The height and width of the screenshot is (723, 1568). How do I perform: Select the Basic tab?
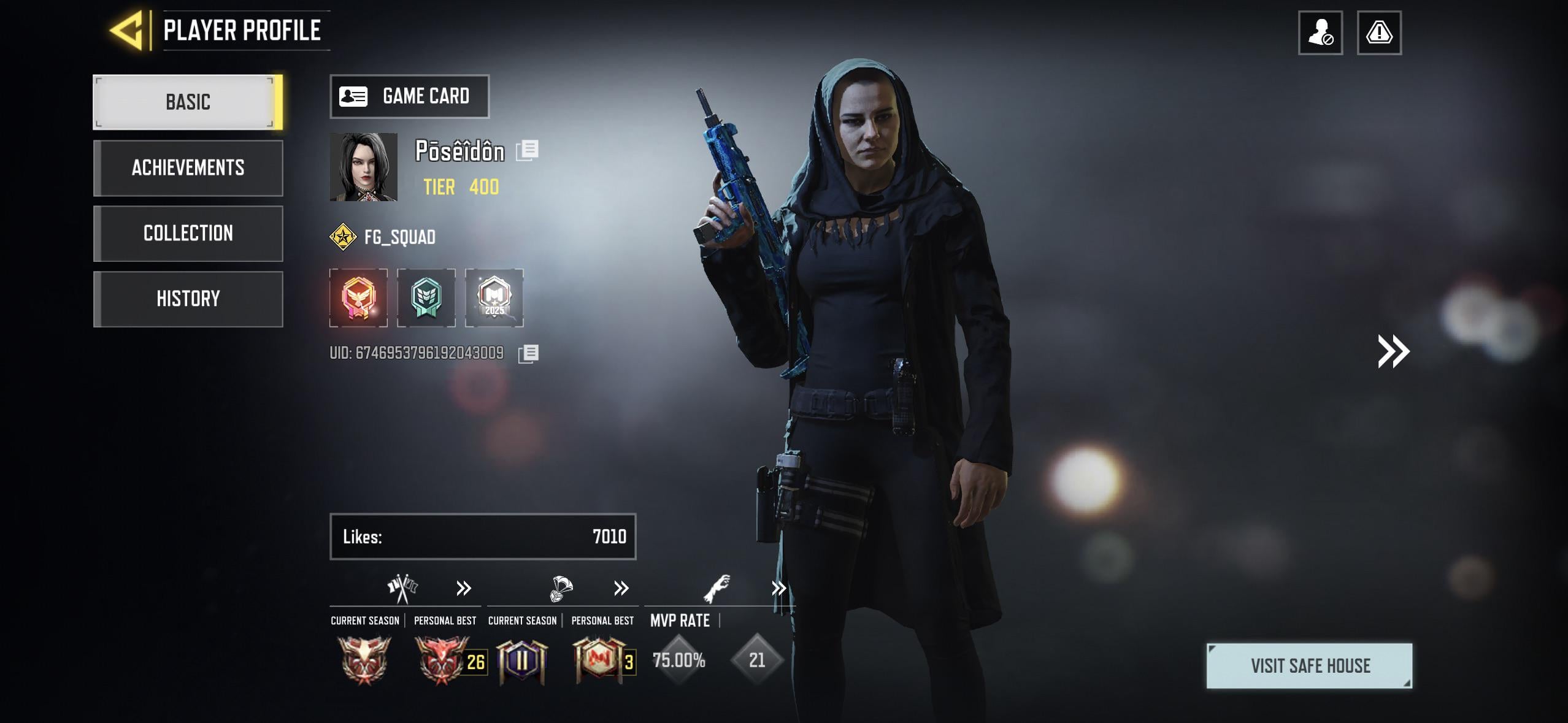click(x=187, y=102)
